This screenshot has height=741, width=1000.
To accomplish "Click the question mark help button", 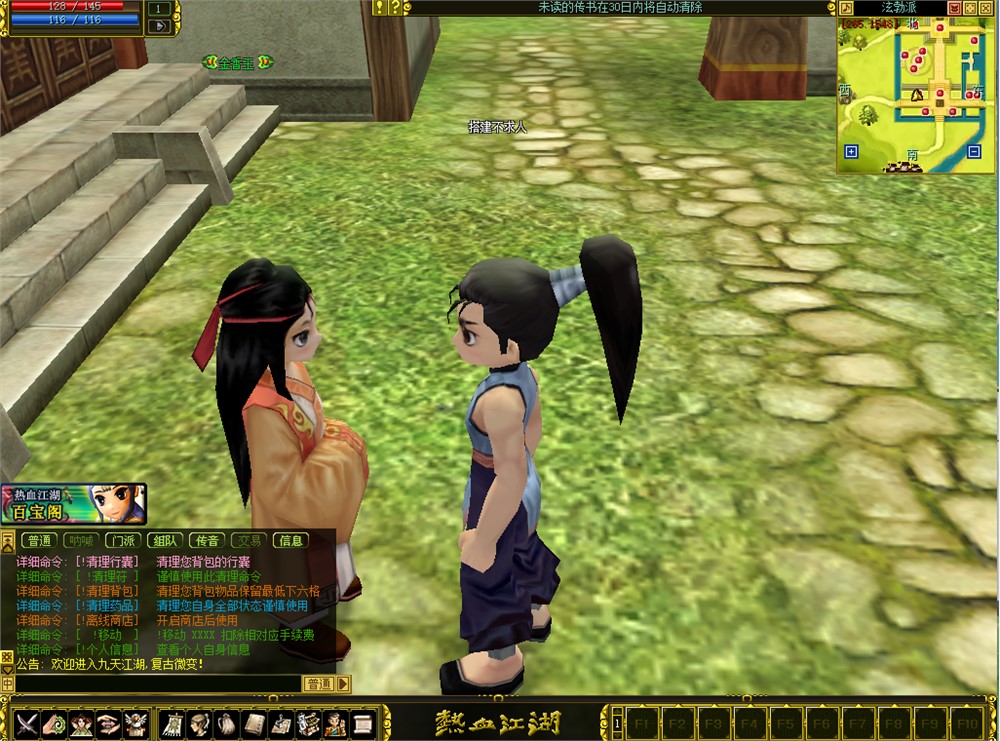I will (x=396, y=8).
